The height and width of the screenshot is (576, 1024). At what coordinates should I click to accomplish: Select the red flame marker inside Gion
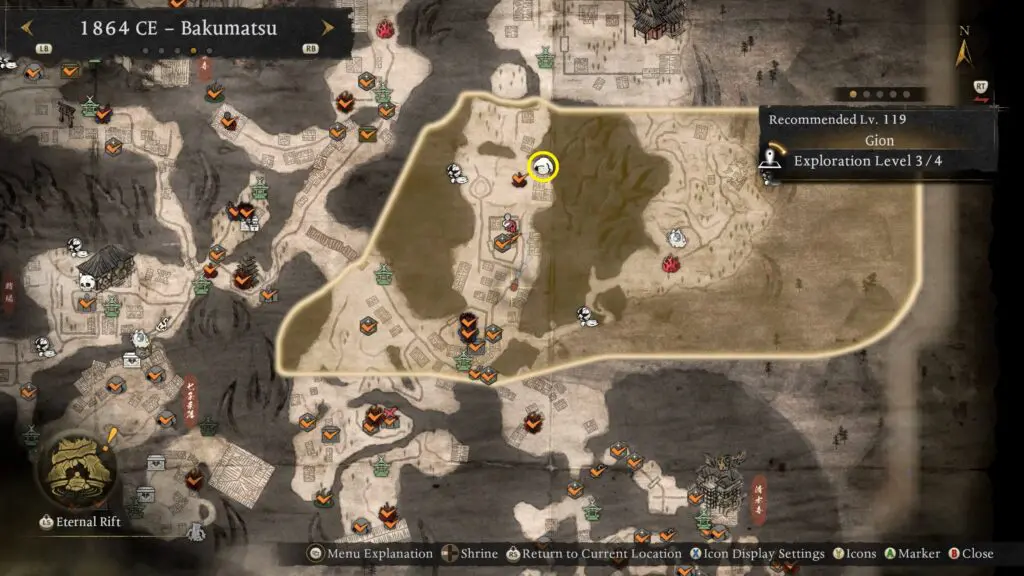coord(671,264)
